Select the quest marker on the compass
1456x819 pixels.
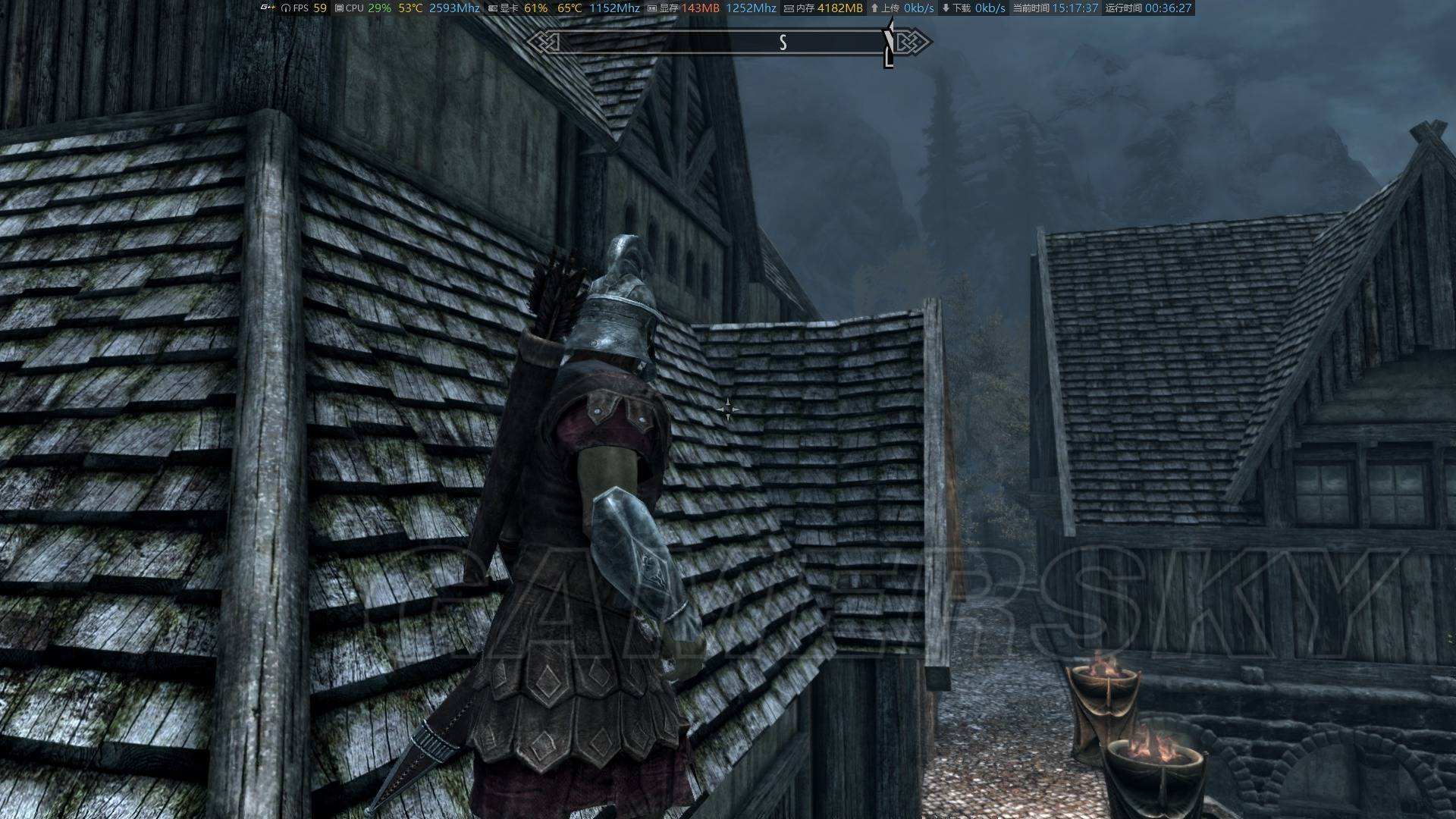tap(889, 44)
